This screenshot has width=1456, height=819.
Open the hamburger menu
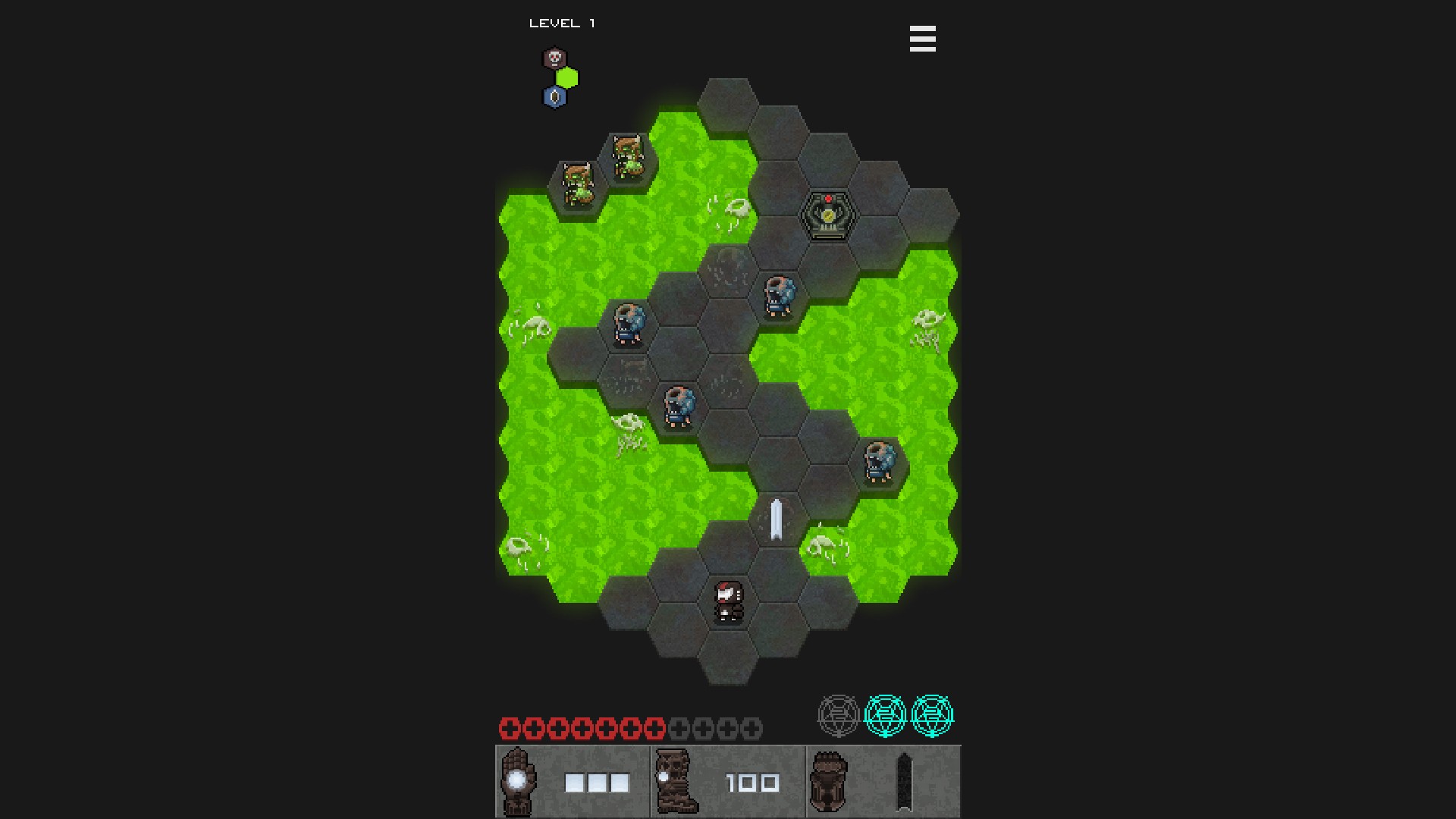[x=922, y=39]
